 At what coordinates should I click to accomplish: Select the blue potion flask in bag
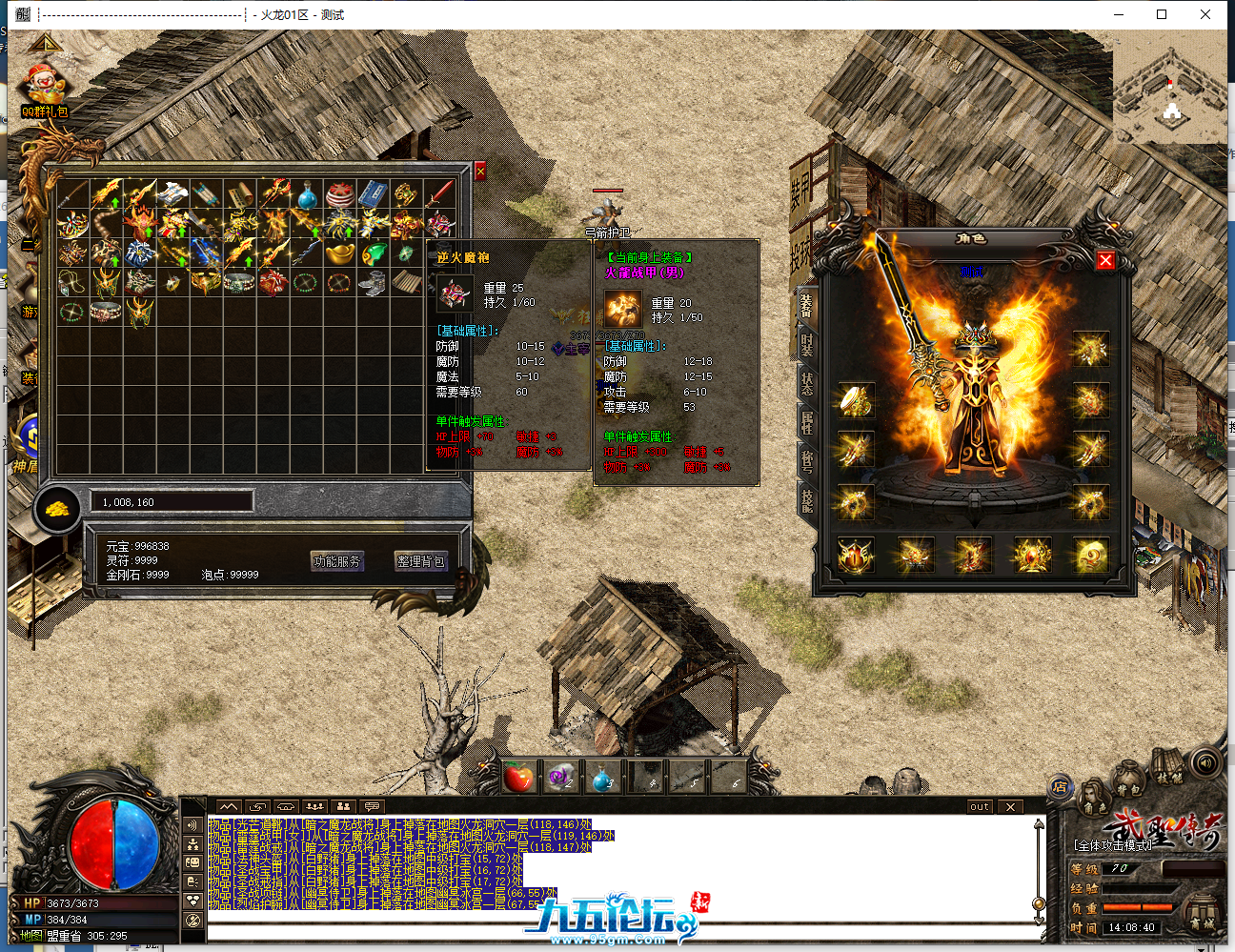pyautogui.click(x=307, y=196)
